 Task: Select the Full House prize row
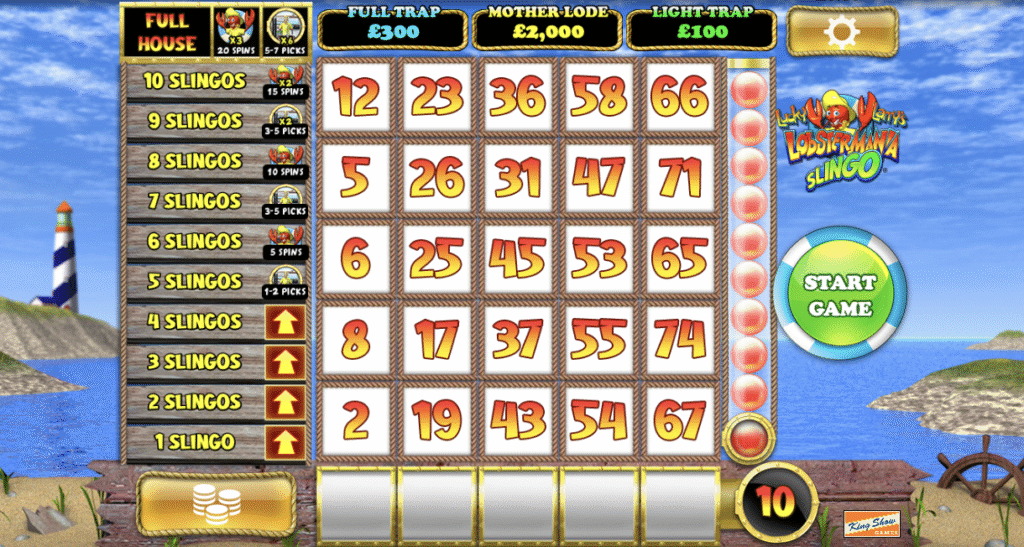click(x=167, y=32)
